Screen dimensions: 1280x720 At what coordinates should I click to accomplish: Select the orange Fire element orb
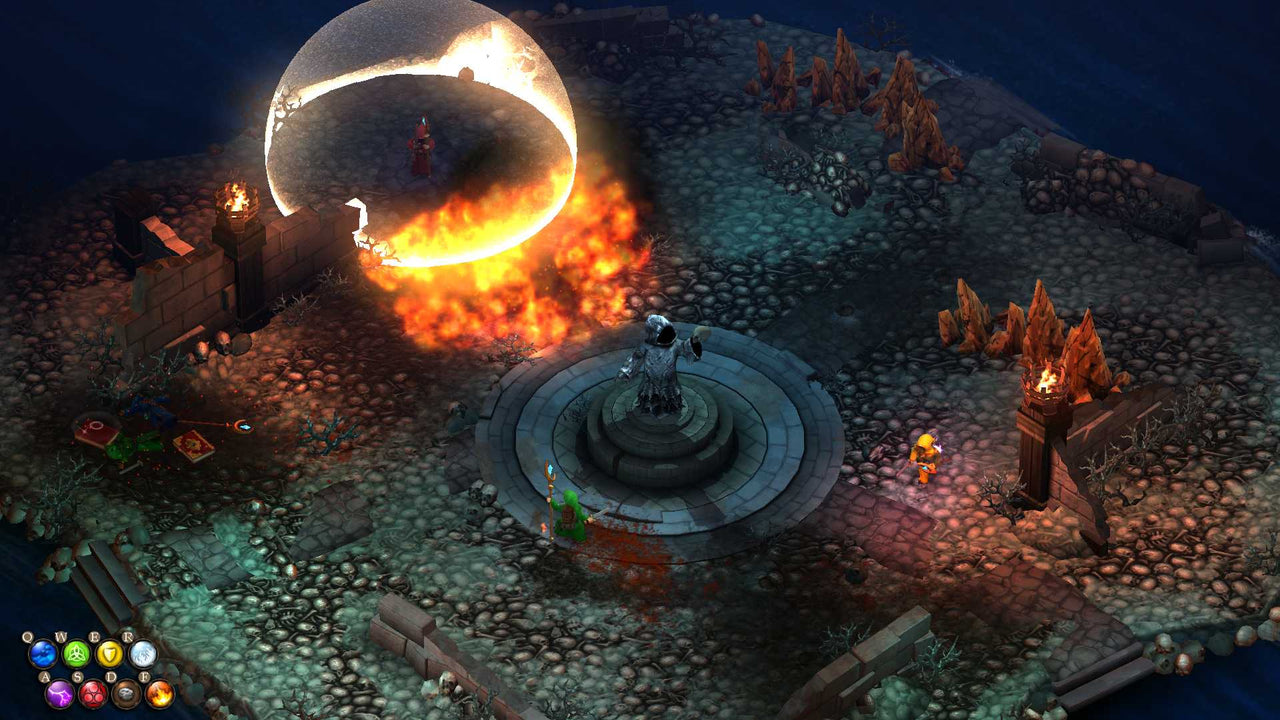click(159, 694)
